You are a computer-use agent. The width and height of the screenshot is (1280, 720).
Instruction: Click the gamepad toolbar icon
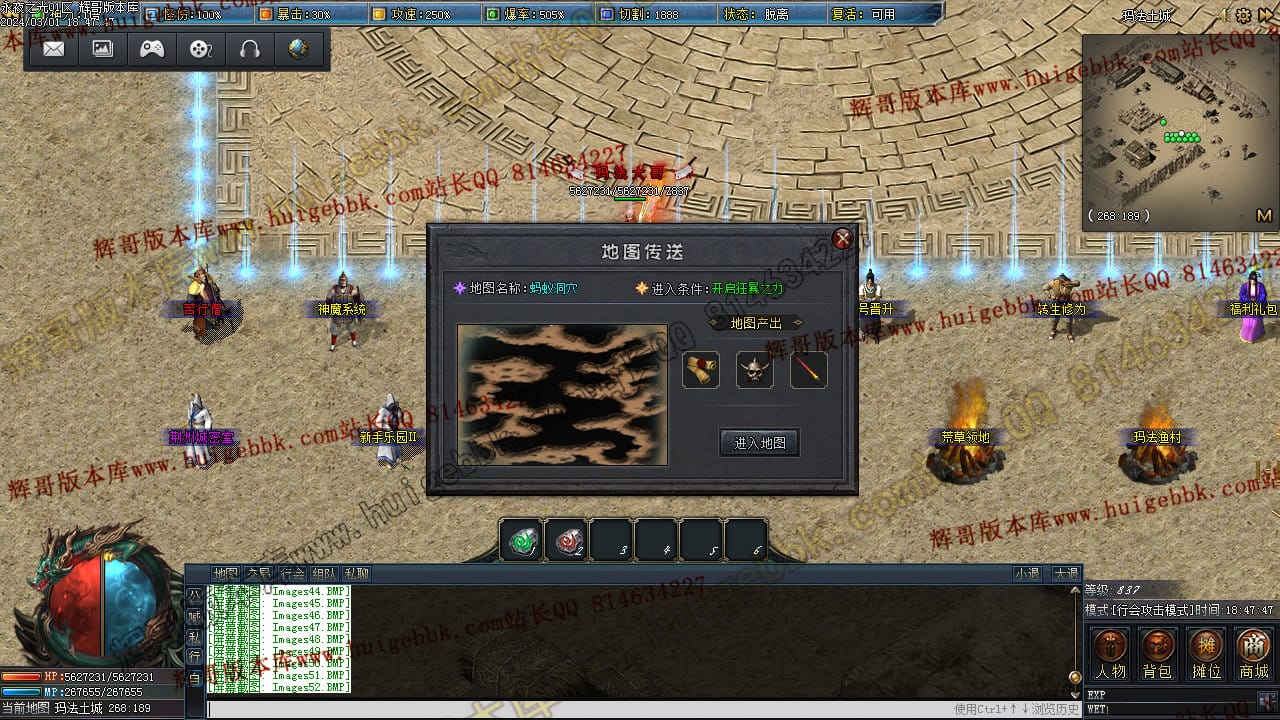click(x=152, y=49)
